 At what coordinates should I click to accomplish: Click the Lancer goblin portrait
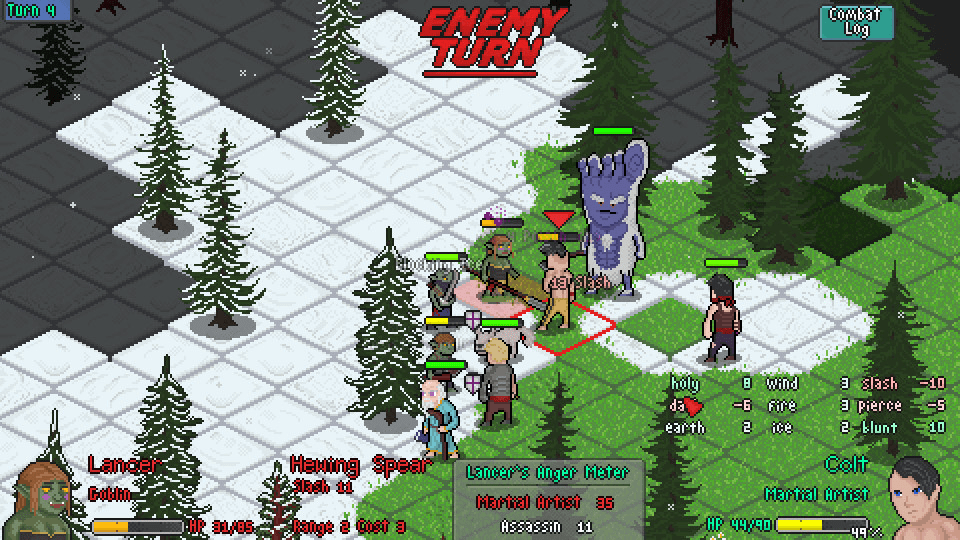(x=42, y=500)
